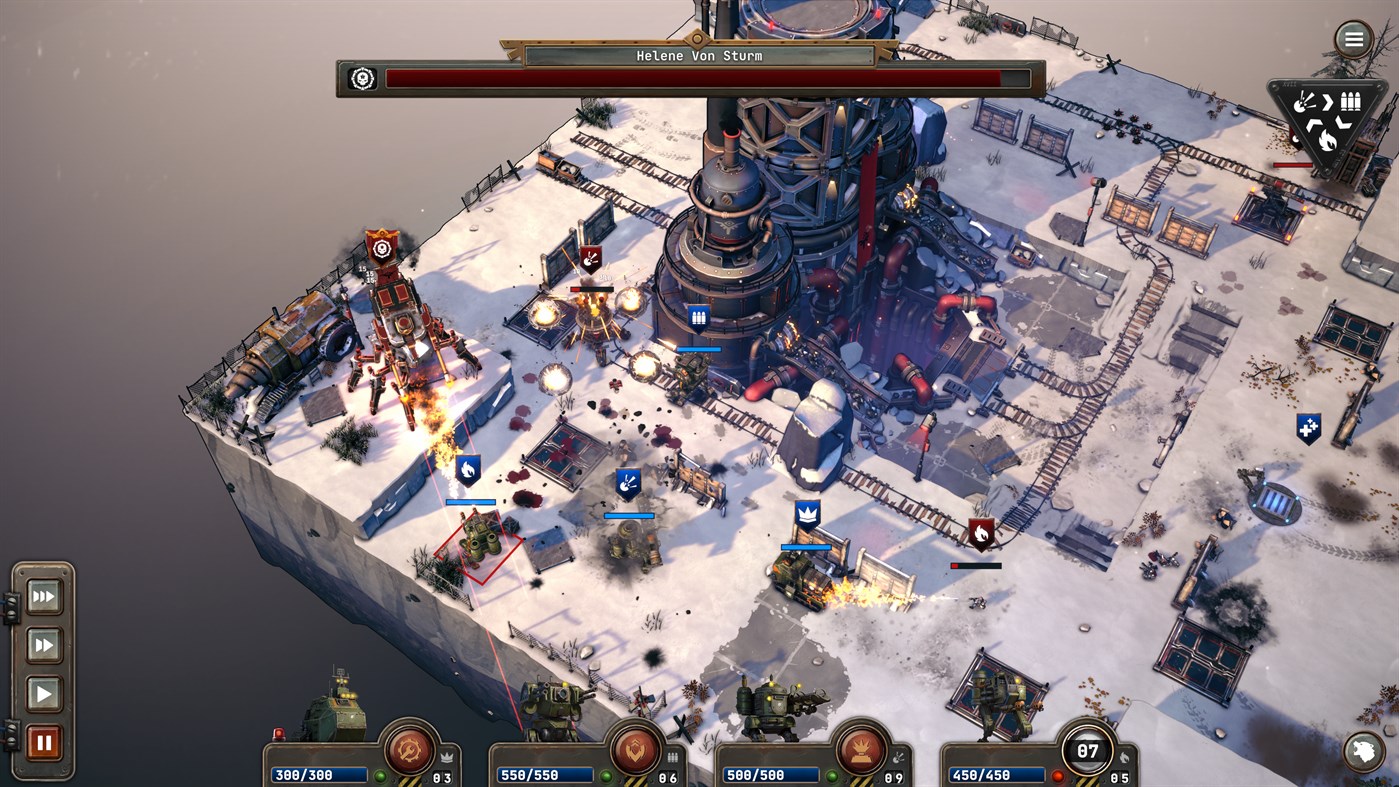Enable triple-speed fast forward

pyautogui.click(x=43, y=595)
